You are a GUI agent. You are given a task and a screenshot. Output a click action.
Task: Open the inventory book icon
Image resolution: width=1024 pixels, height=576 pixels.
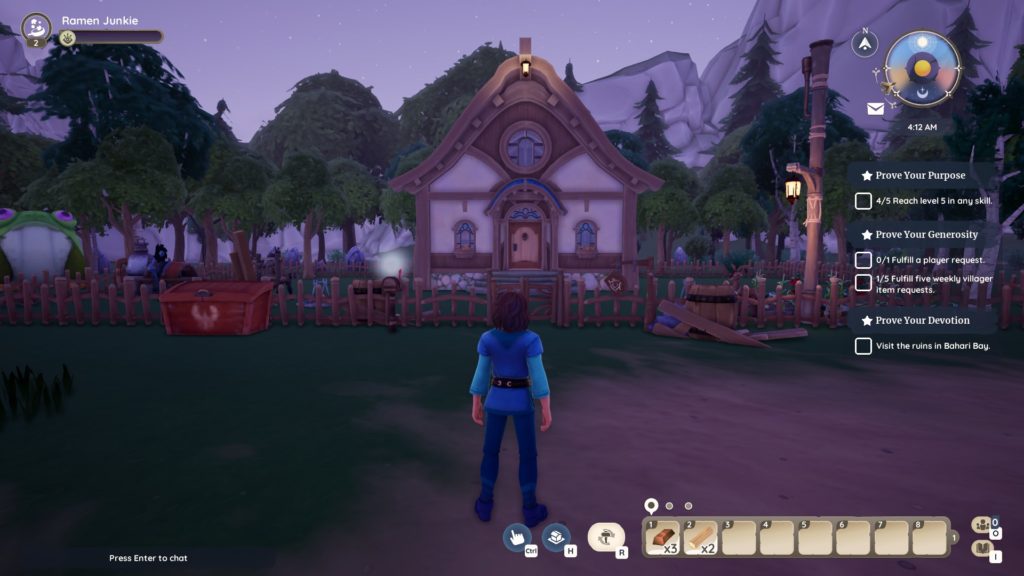(x=982, y=549)
